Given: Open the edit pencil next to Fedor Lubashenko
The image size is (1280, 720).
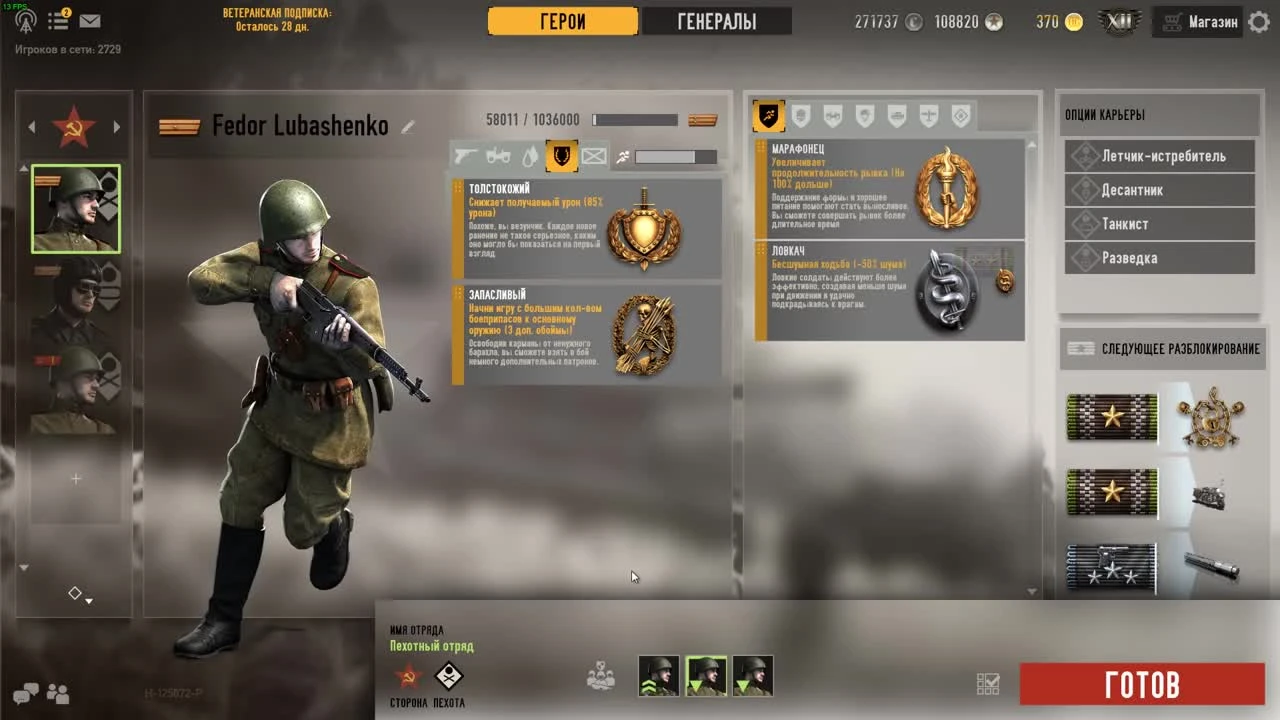Looking at the screenshot, I should pos(407,126).
